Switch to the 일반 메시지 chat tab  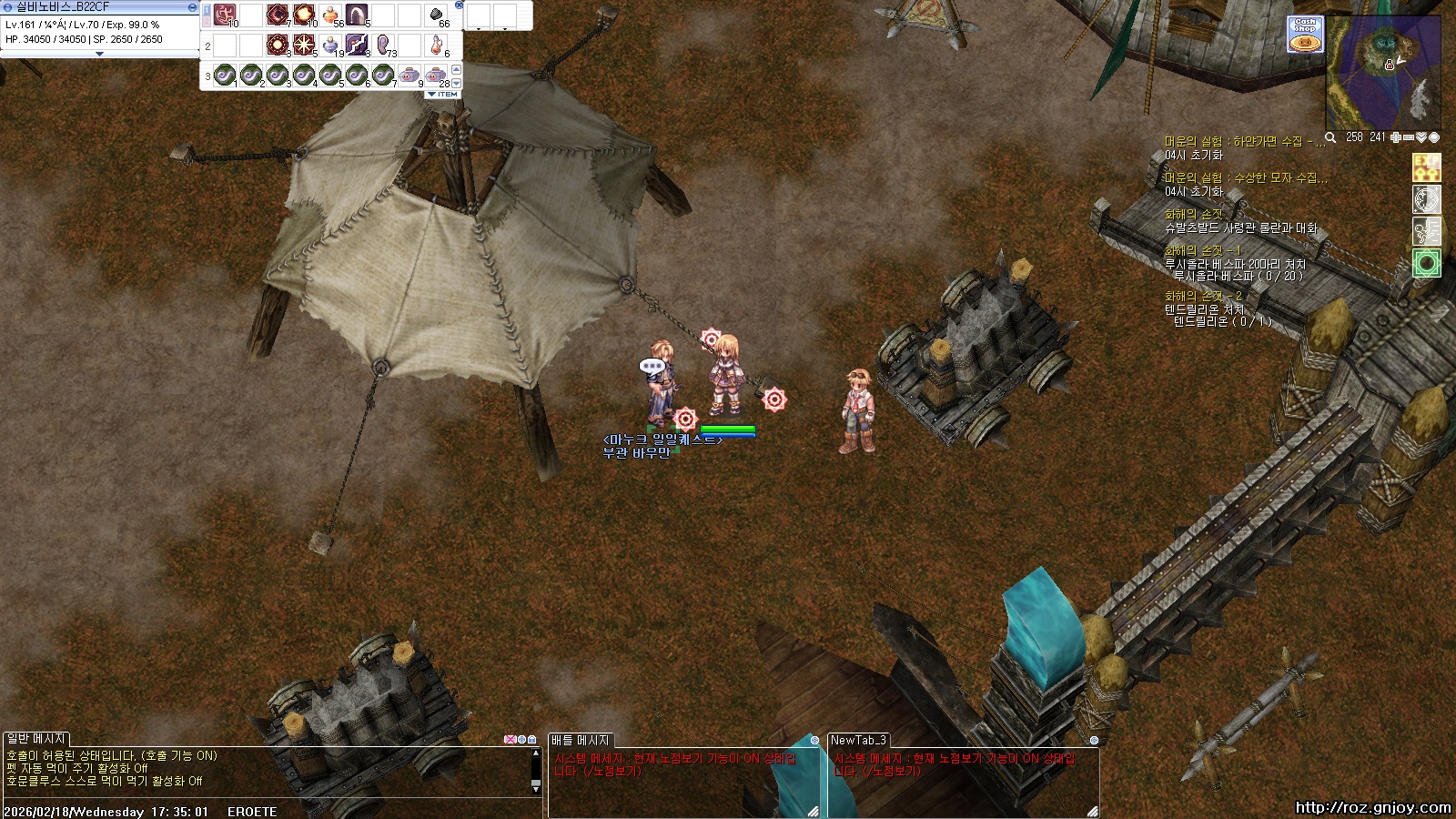[36, 739]
